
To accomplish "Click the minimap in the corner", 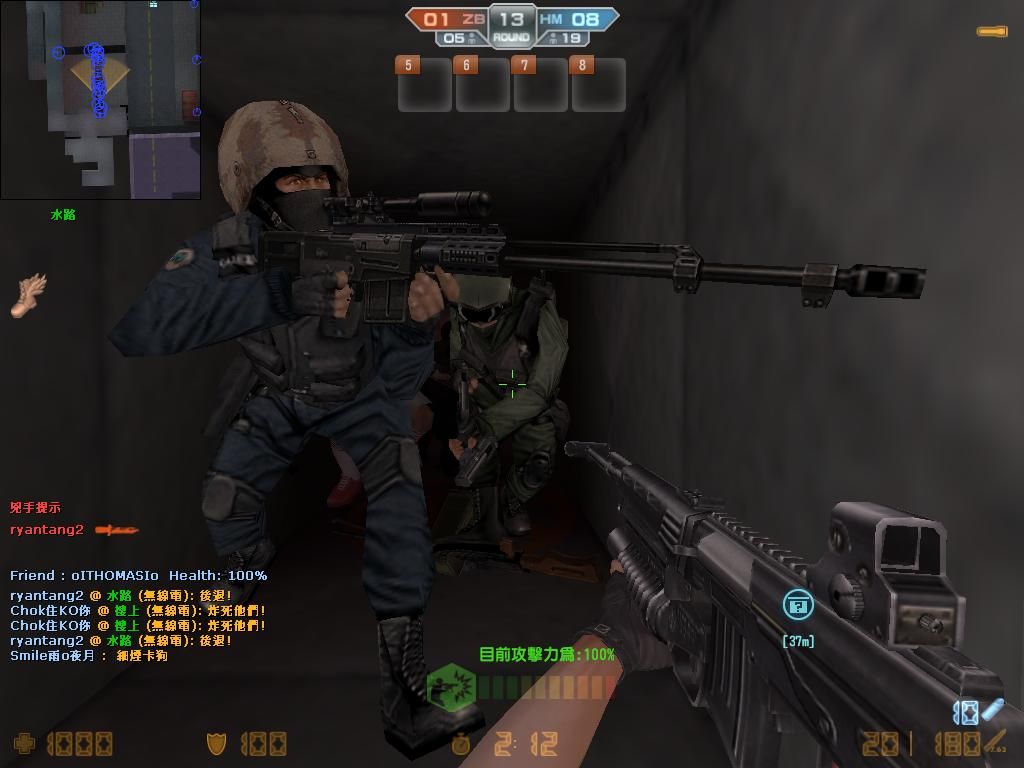I will point(100,99).
